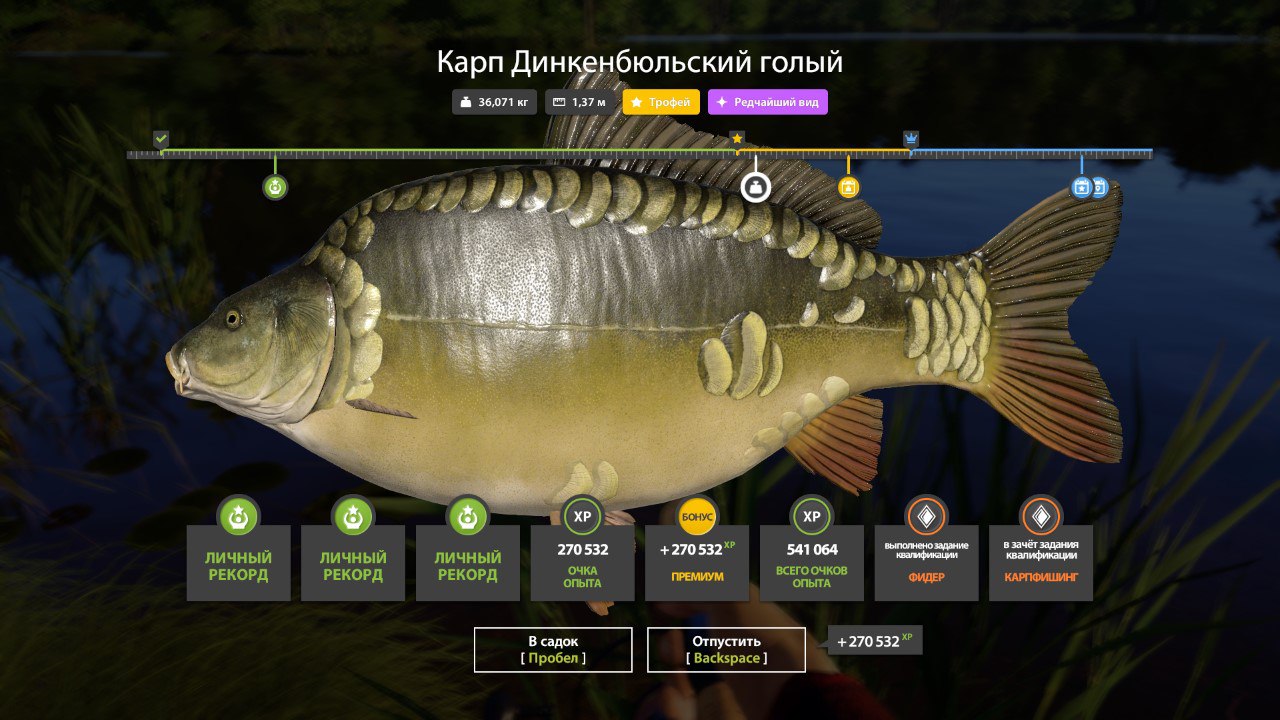The height and width of the screenshot is (720, 1280).
Task: Open the Фидер qualification task tile
Action: 926,562
